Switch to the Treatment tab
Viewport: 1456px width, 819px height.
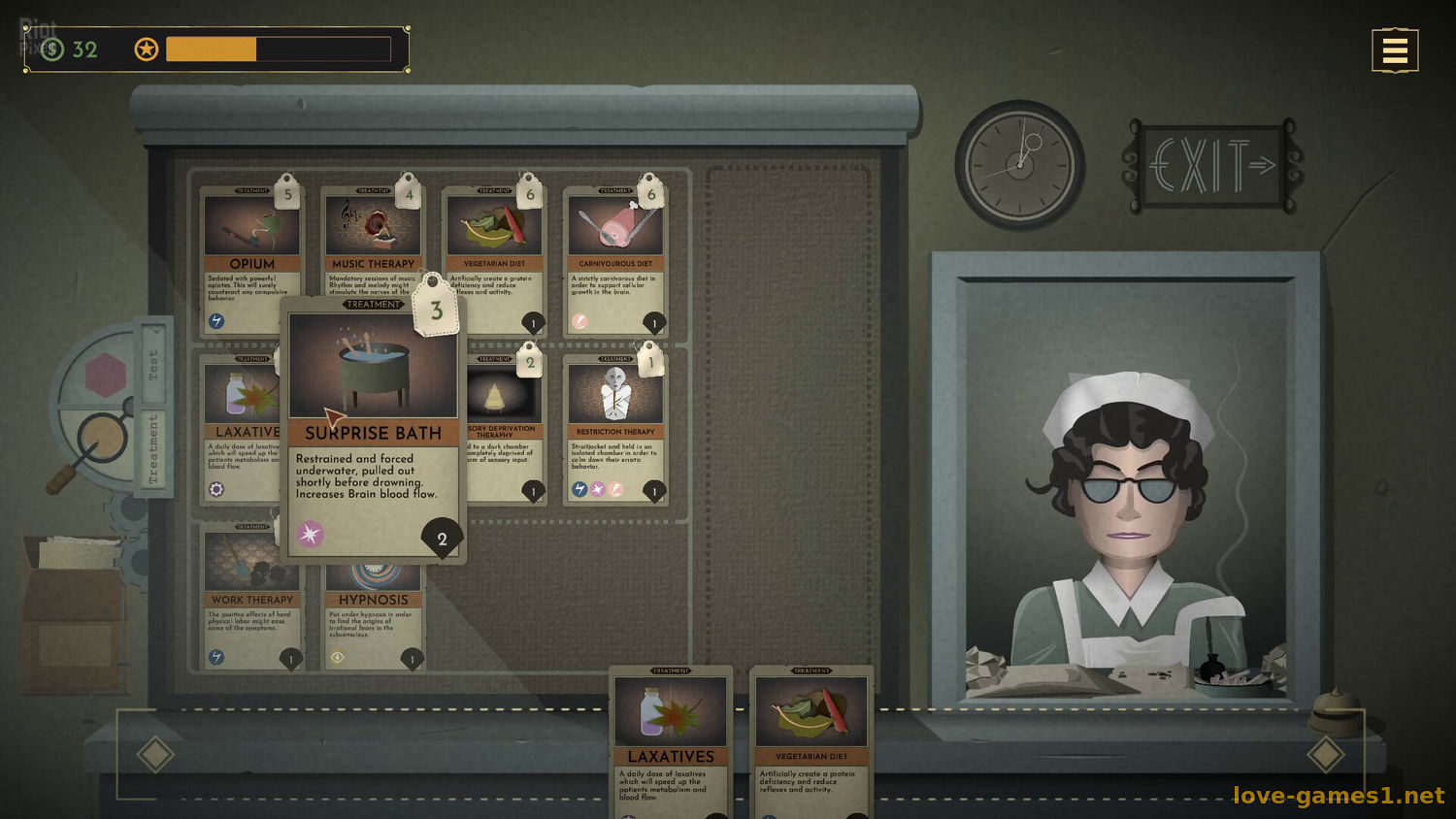pos(153,448)
